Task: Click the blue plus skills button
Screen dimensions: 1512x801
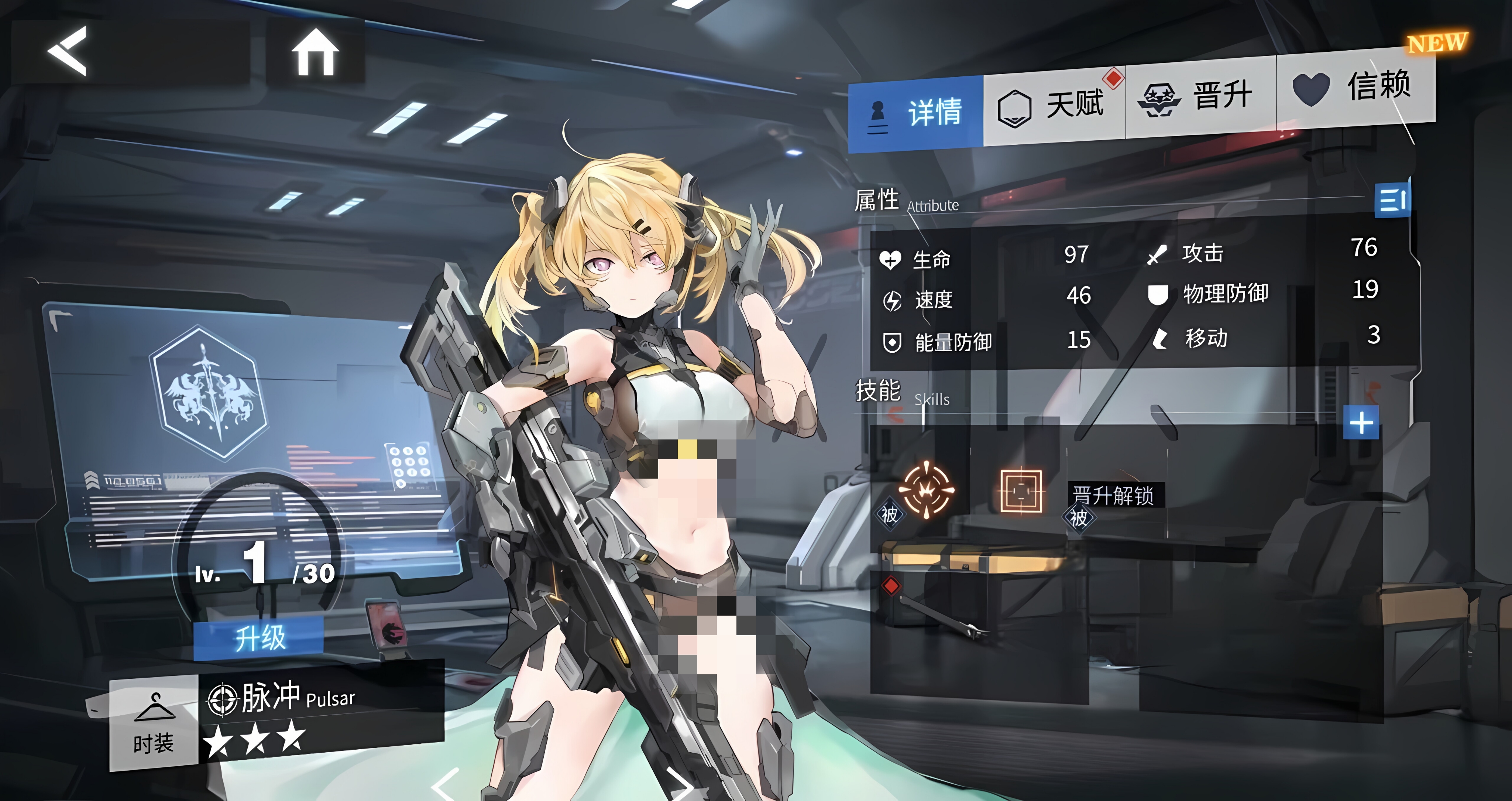Action: coord(1361,422)
